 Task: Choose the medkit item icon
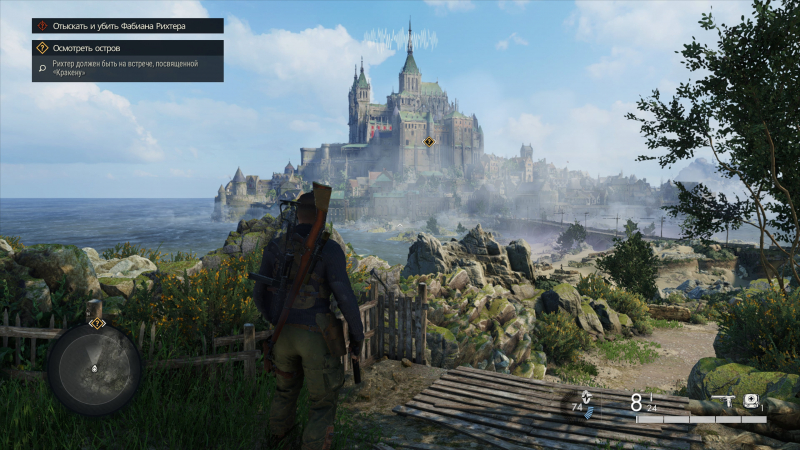point(750,402)
